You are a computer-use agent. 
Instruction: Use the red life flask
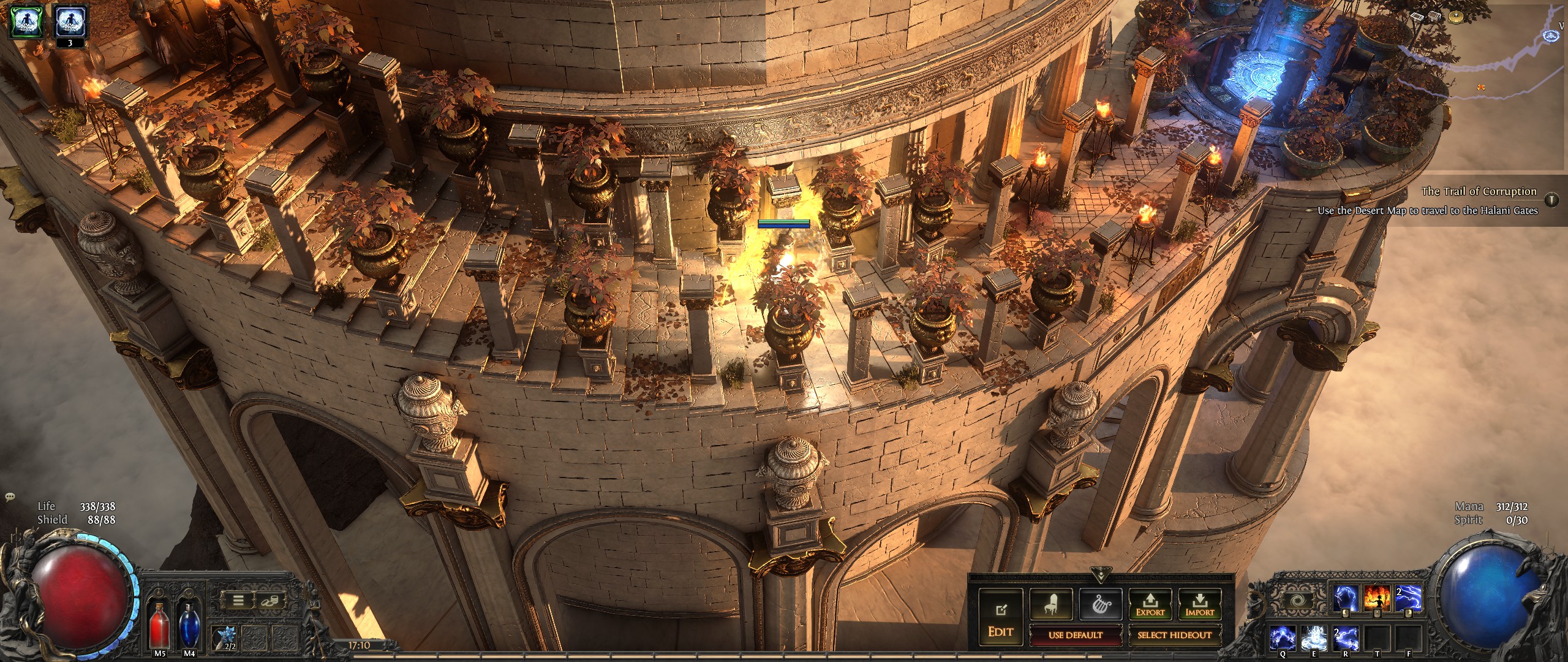[160, 625]
